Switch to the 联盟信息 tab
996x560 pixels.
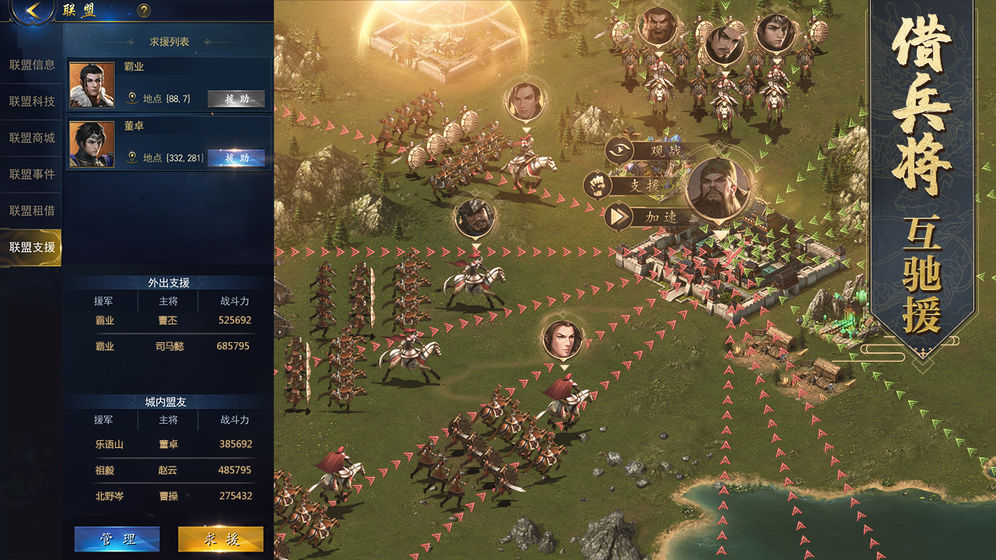[31, 65]
